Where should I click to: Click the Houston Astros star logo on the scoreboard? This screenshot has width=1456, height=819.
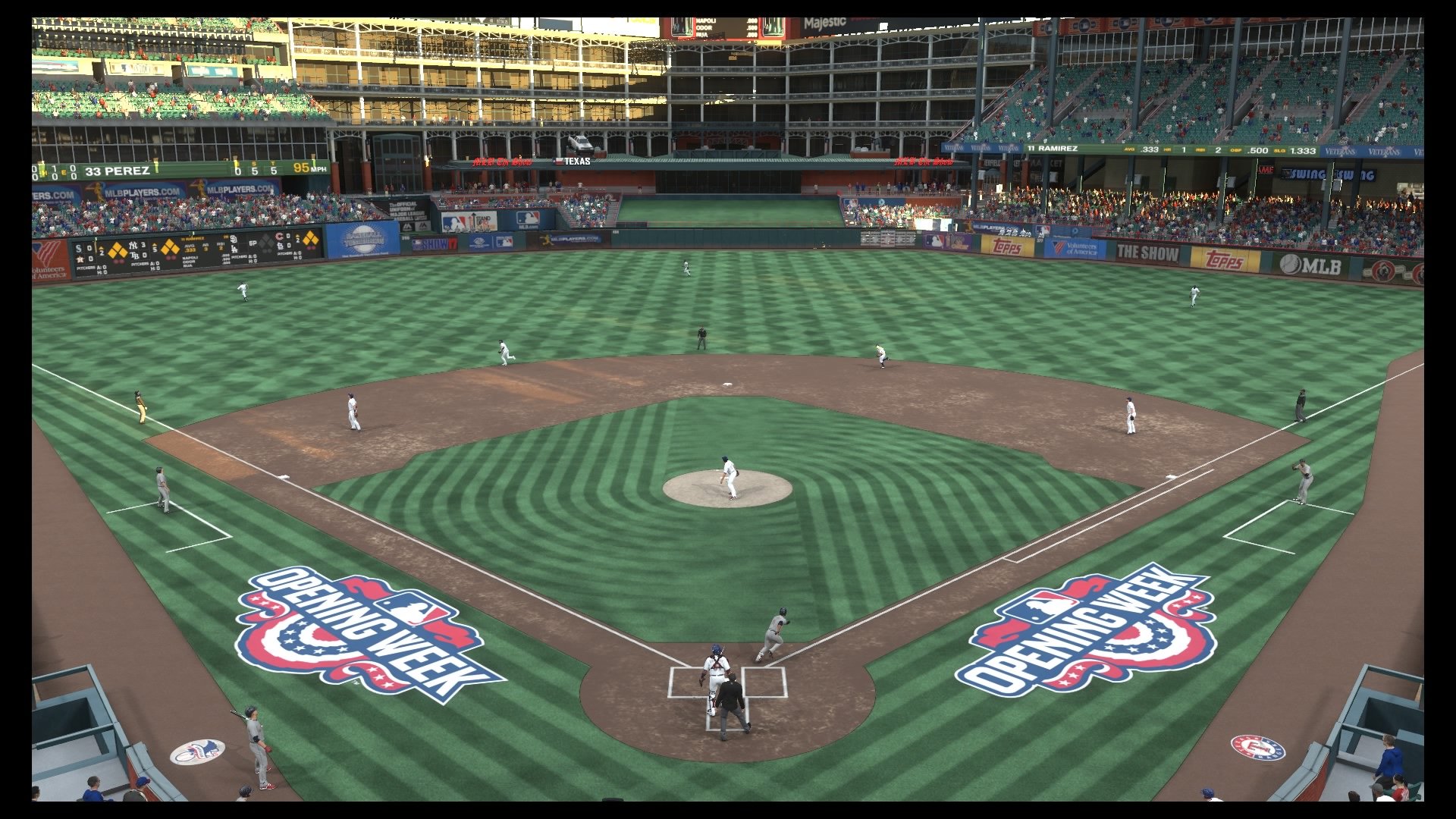point(79,259)
